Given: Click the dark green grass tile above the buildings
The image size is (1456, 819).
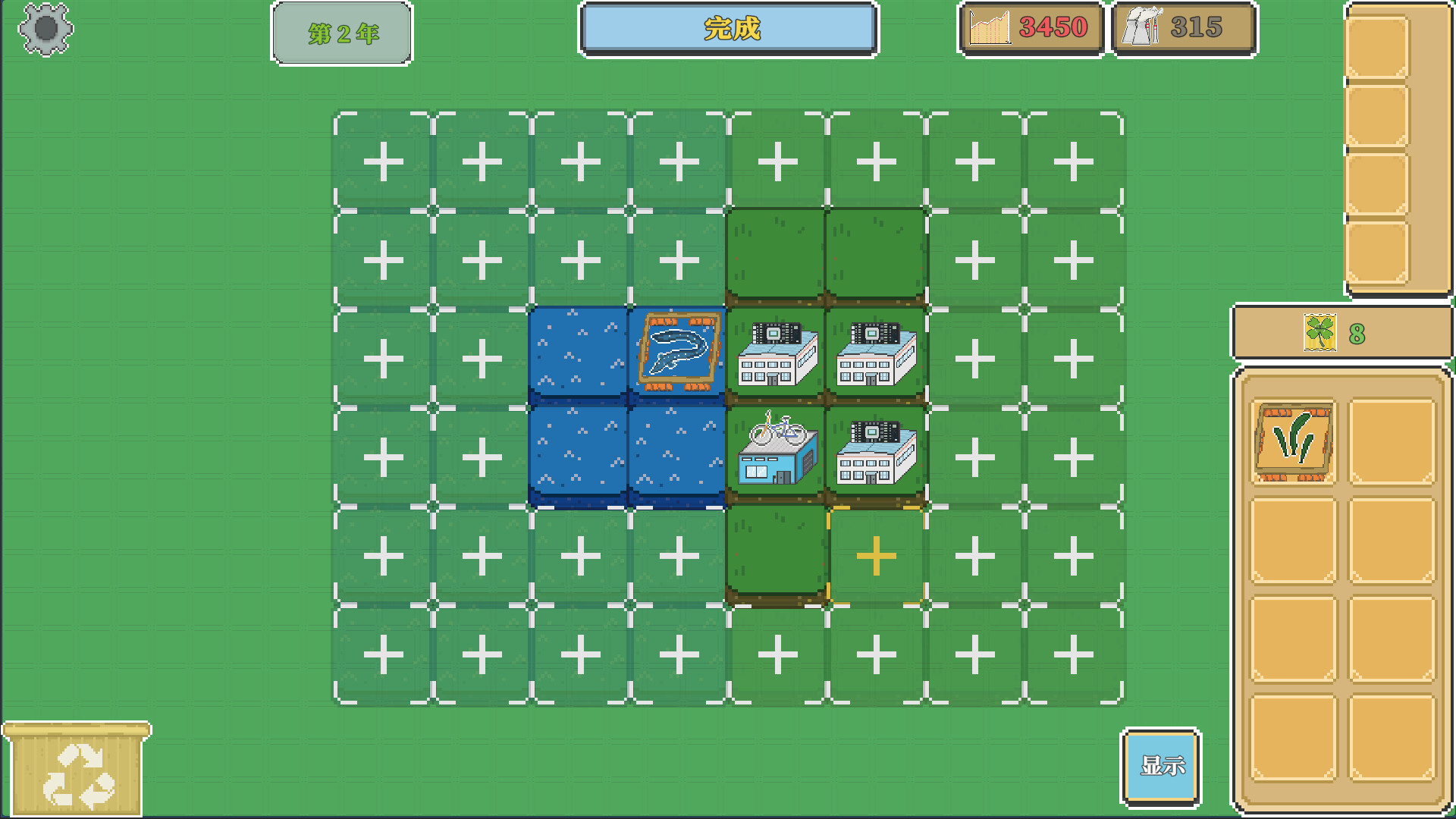Looking at the screenshot, I should [x=774, y=254].
